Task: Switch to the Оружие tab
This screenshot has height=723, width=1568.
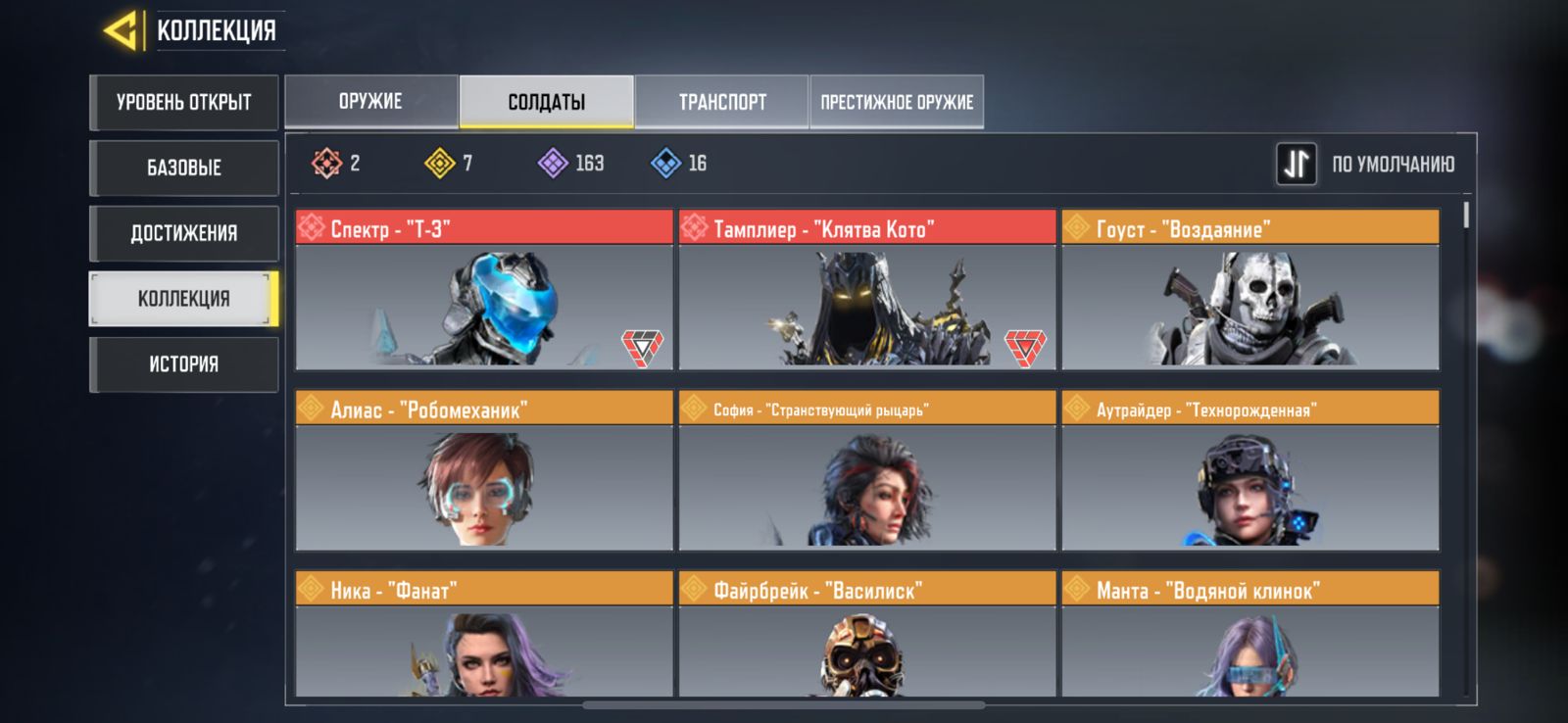Action: click(370, 102)
